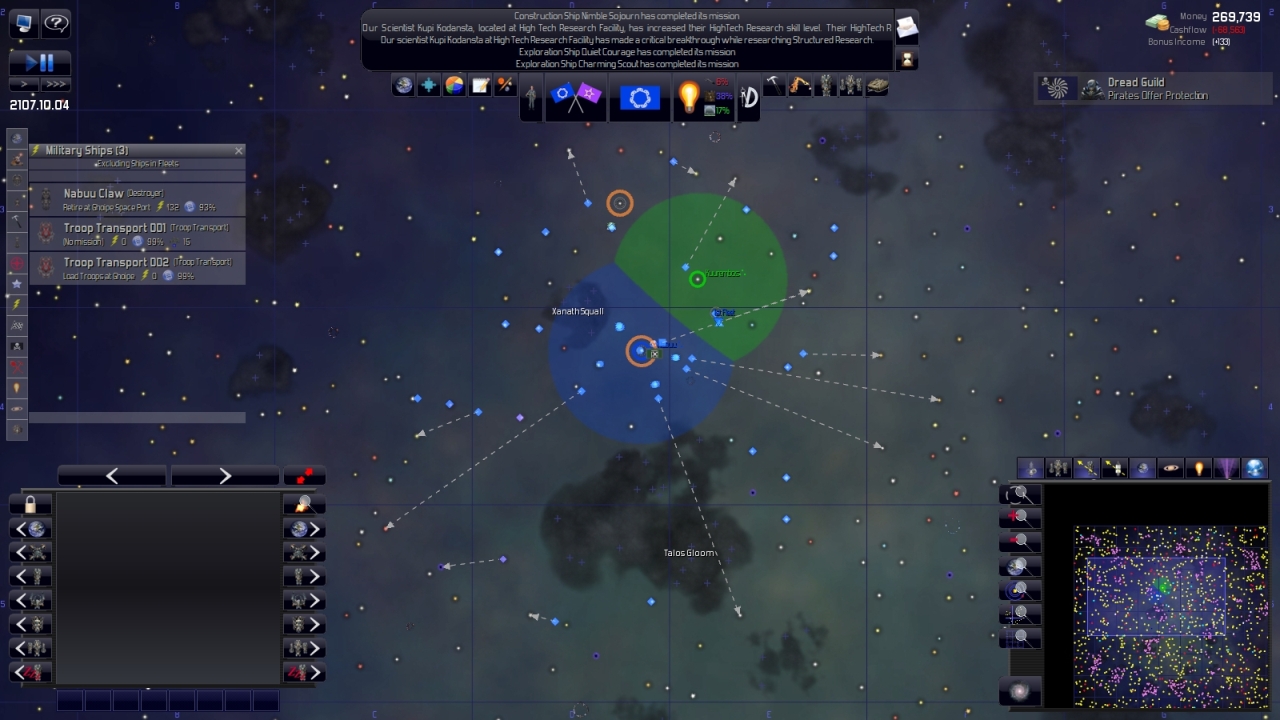Zoom in with the plus magnifier button
This screenshot has width=1280, height=720.
click(x=1020, y=517)
